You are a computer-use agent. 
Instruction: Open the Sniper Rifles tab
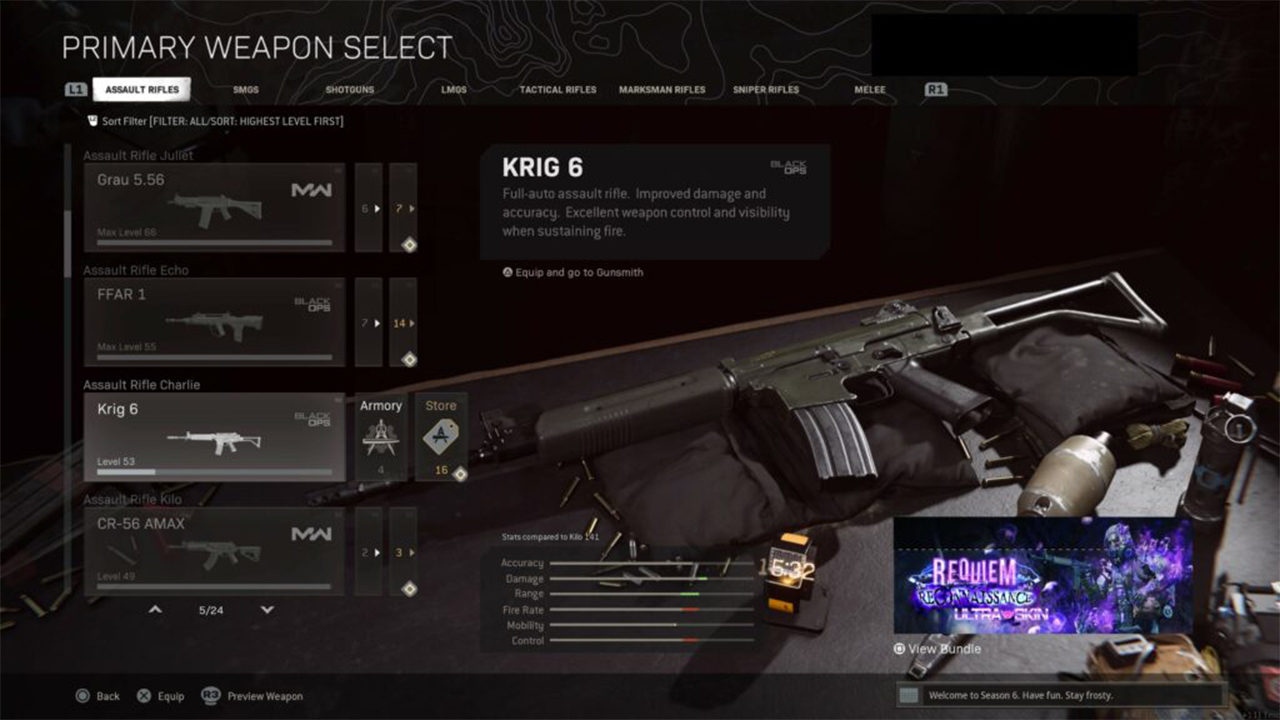(766, 90)
